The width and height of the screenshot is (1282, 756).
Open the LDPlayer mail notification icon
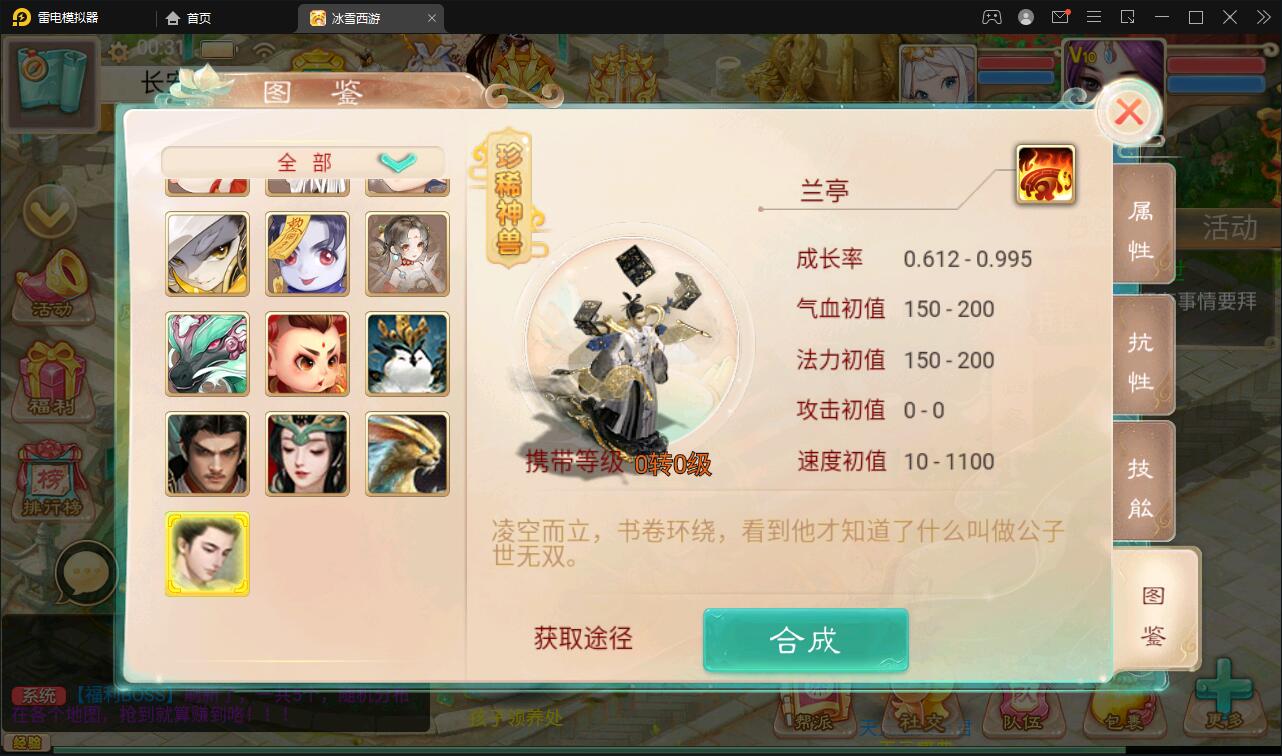click(x=1062, y=17)
